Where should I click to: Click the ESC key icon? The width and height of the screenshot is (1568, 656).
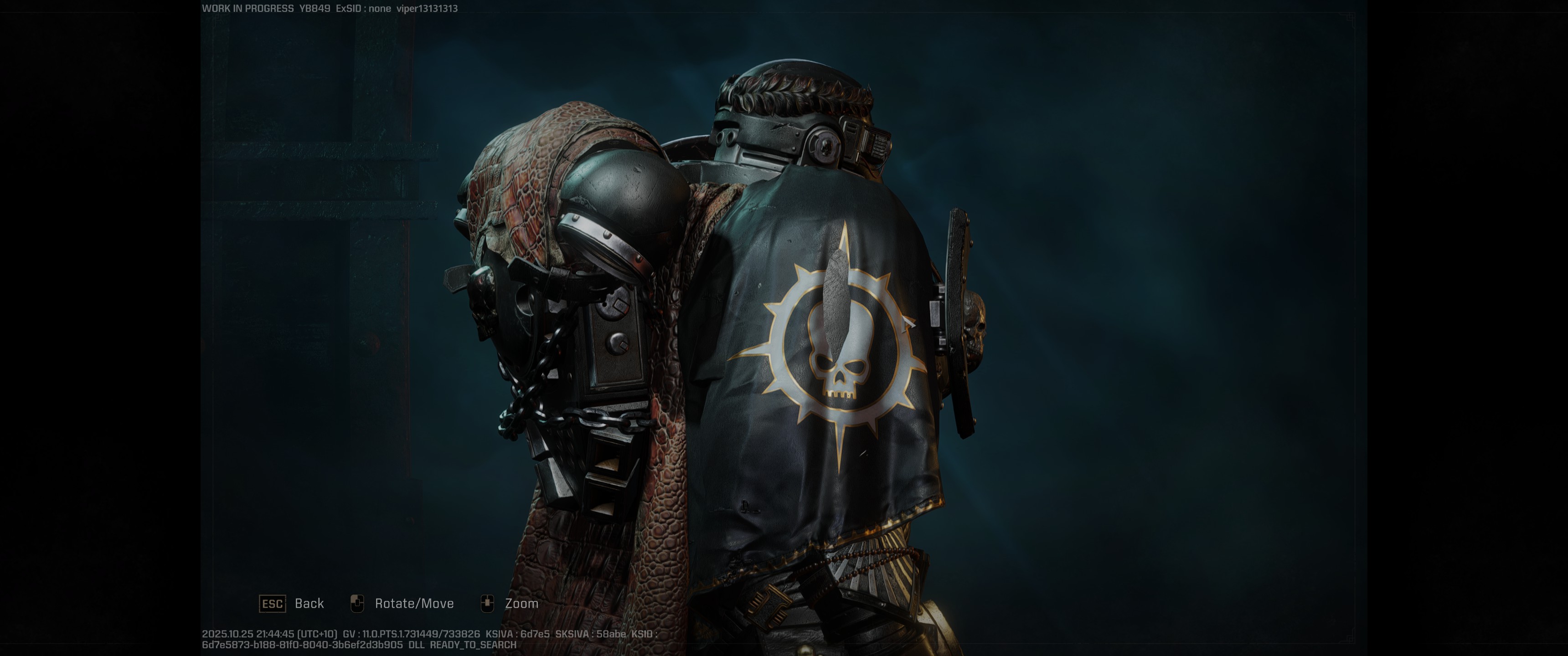point(273,604)
